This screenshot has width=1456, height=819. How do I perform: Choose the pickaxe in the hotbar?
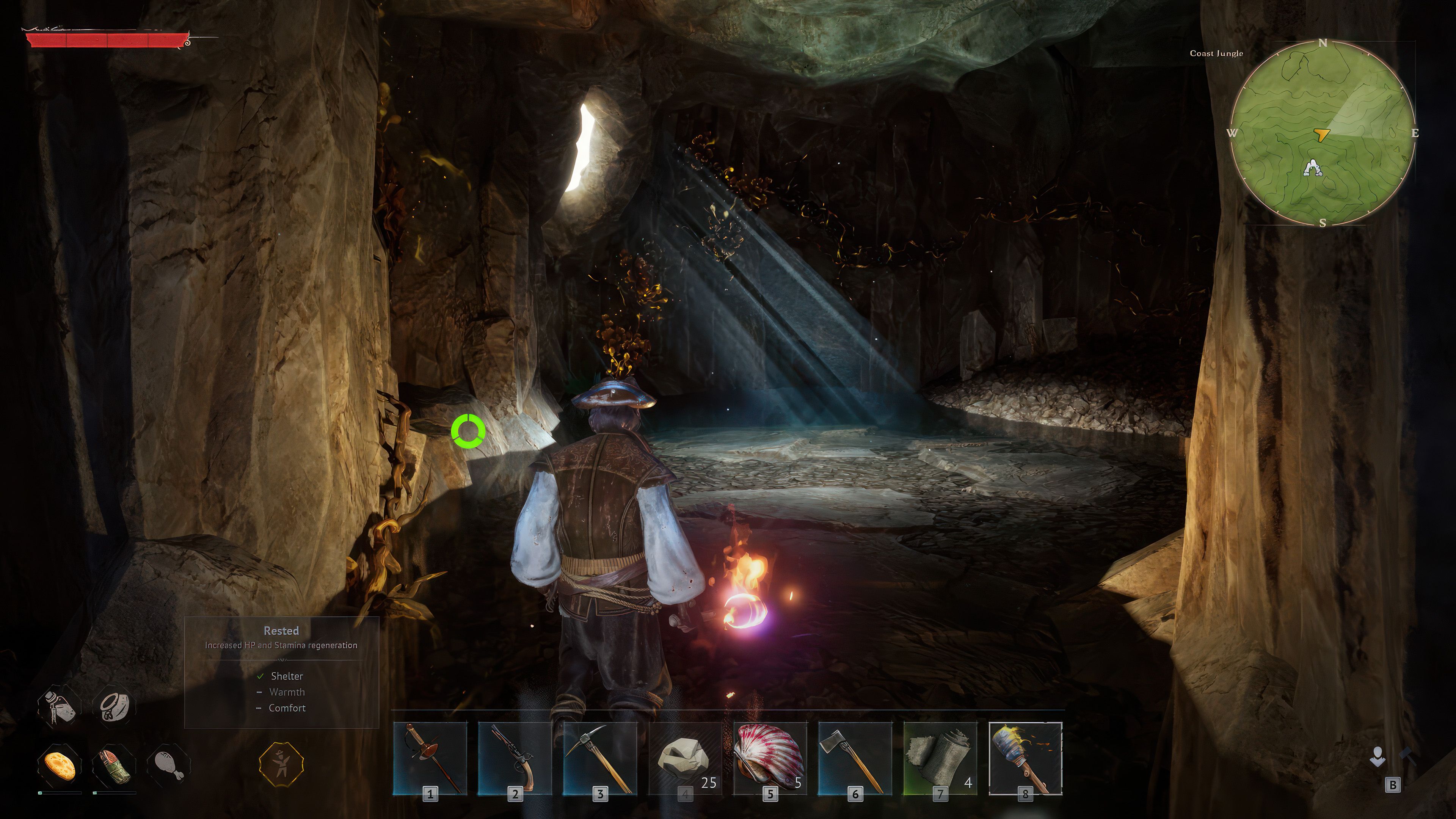coord(600,758)
